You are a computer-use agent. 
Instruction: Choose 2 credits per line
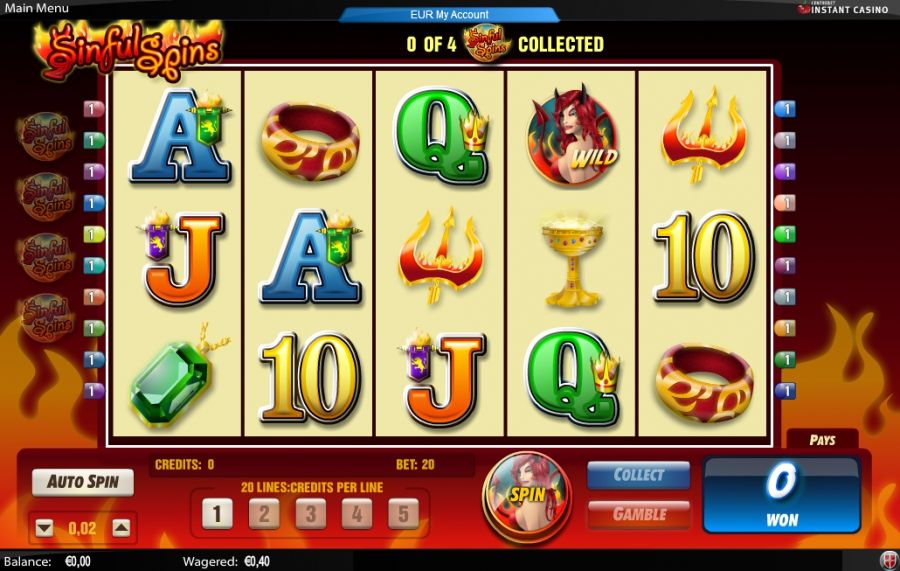point(264,514)
